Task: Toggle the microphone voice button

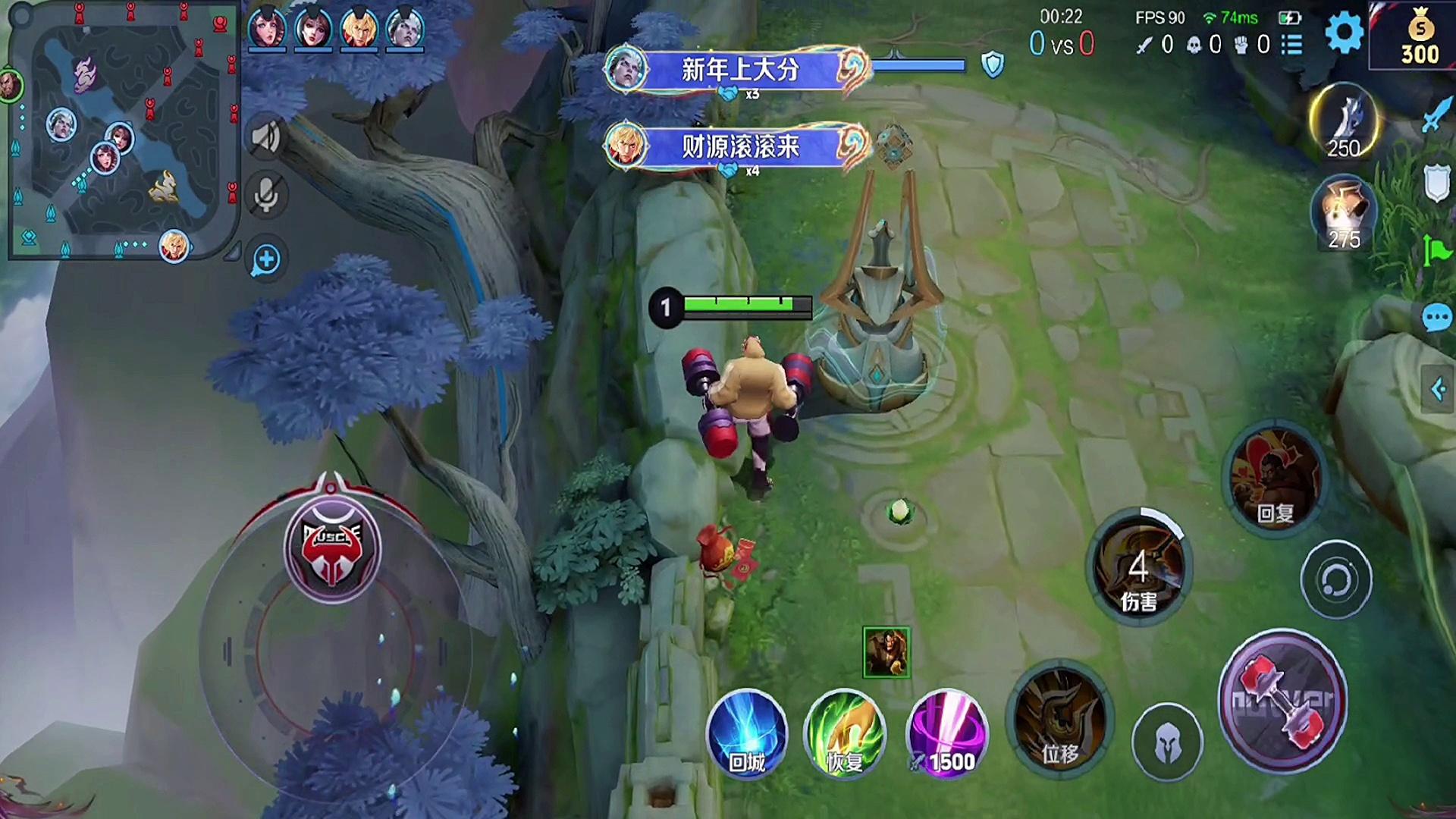Action: point(266,196)
